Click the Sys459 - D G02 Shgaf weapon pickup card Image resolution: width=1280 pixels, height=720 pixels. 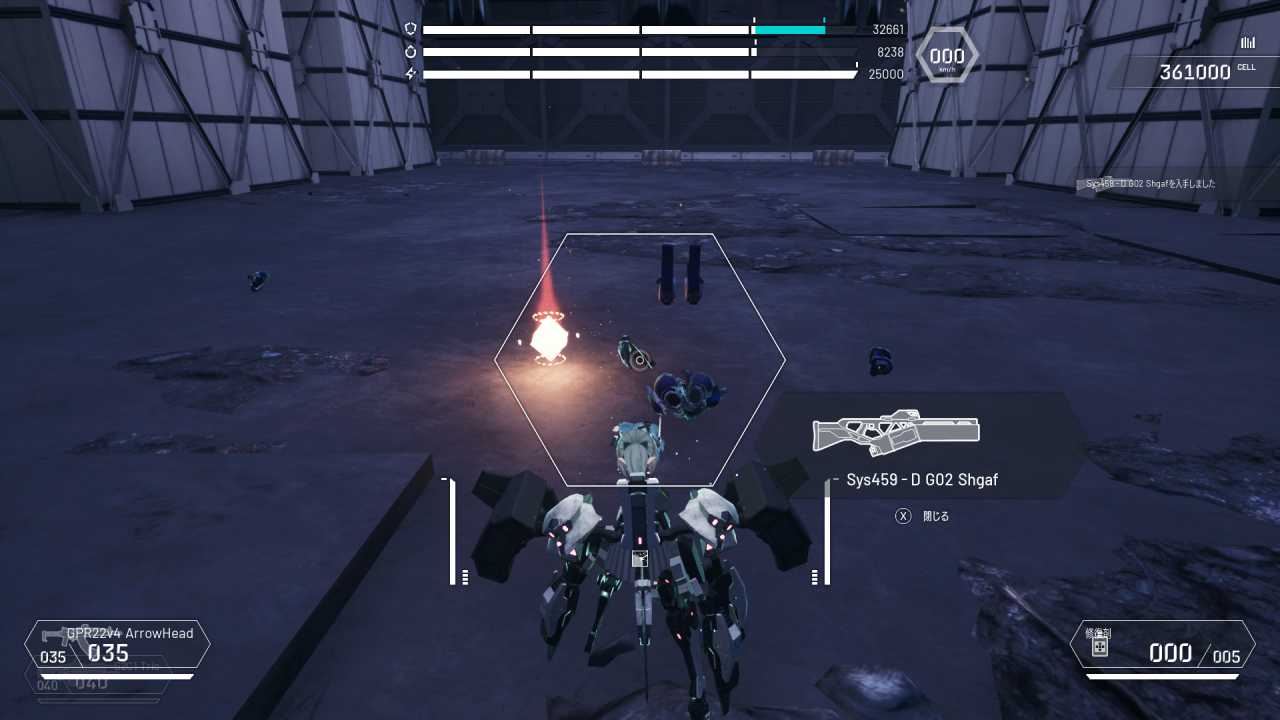[x=920, y=446]
